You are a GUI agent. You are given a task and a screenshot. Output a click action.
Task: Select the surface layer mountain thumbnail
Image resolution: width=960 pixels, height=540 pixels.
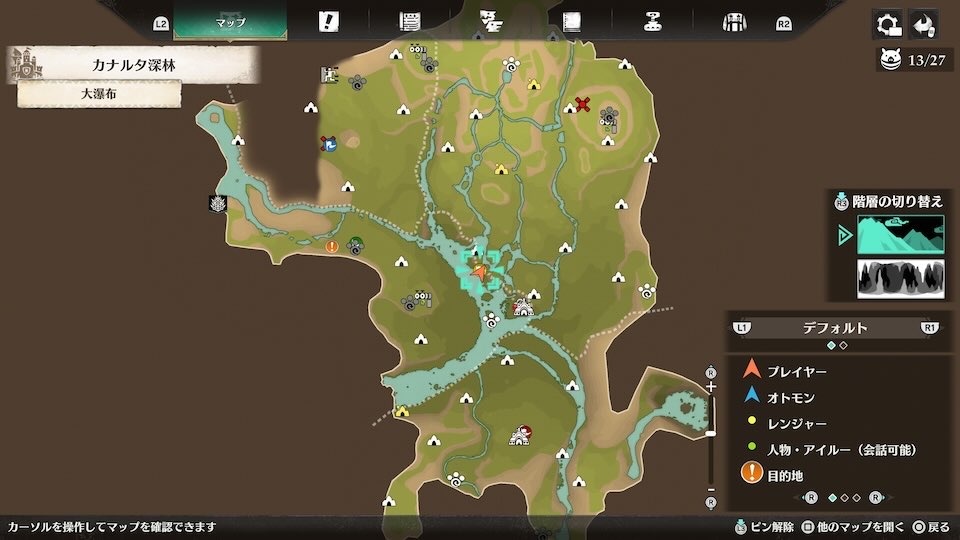900,235
